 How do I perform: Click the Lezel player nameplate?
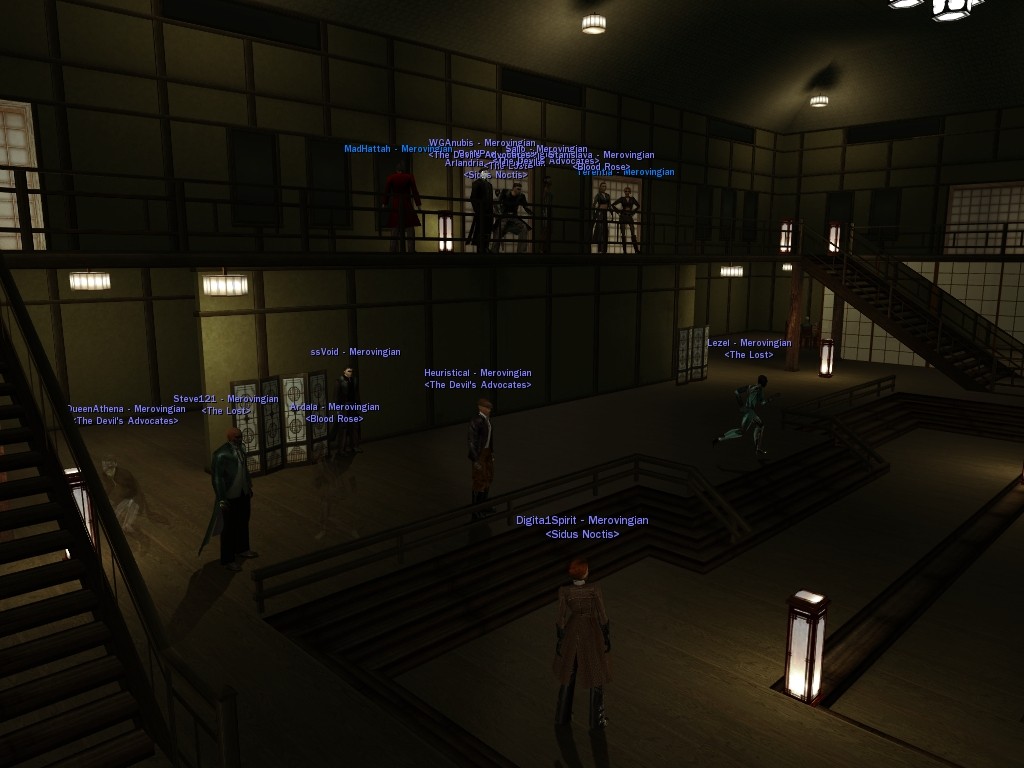[749, 344]
